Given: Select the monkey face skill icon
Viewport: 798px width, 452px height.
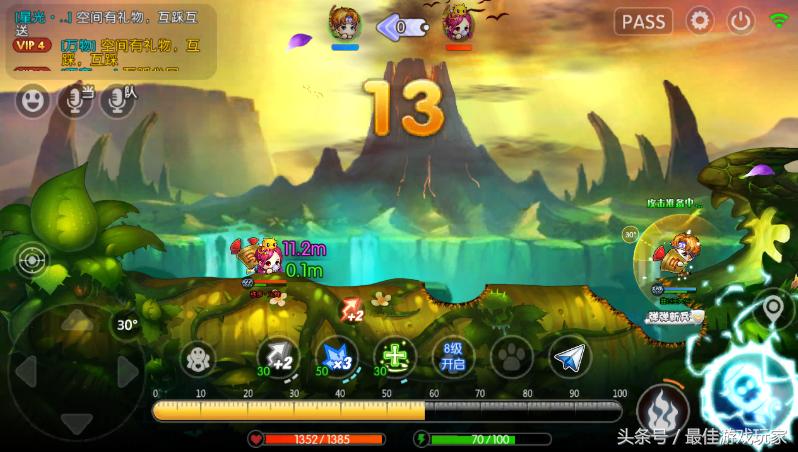Looking at the screenshot, I should click(x=198, y=358).
